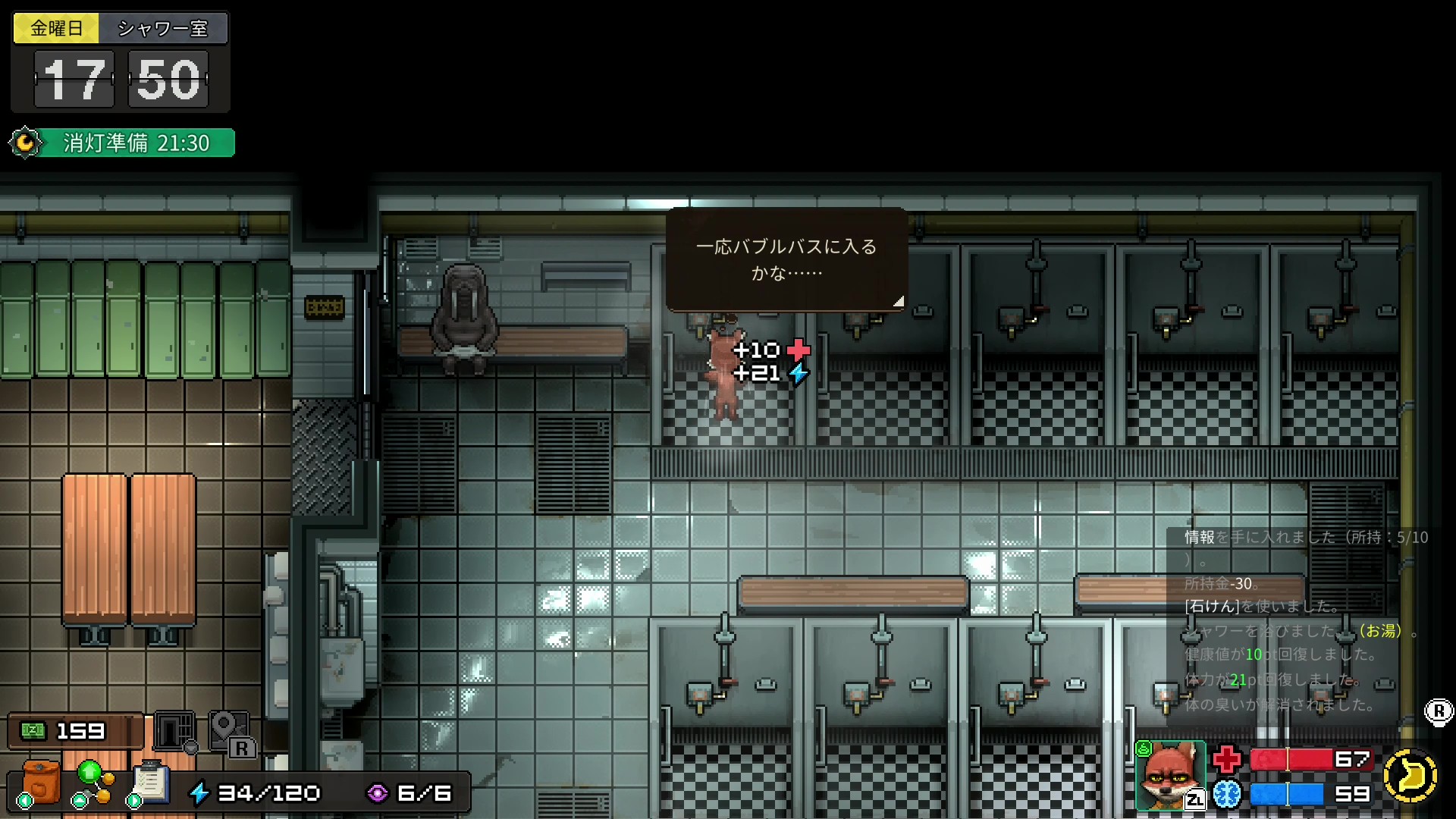Click the yellow circular arrow icon
1456x819 pixels.
click(1410, 775)
